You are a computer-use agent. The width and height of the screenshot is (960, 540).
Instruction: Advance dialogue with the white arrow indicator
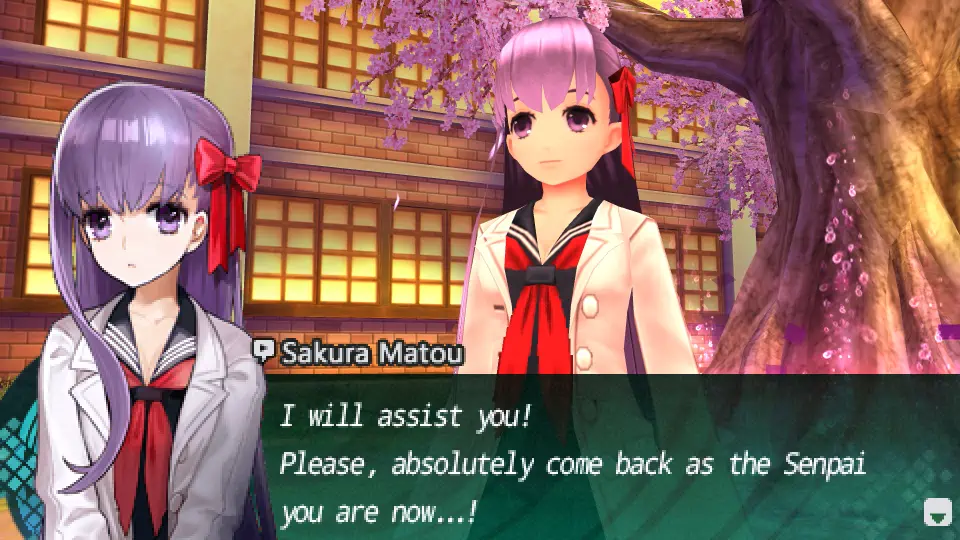pos(936,512)
